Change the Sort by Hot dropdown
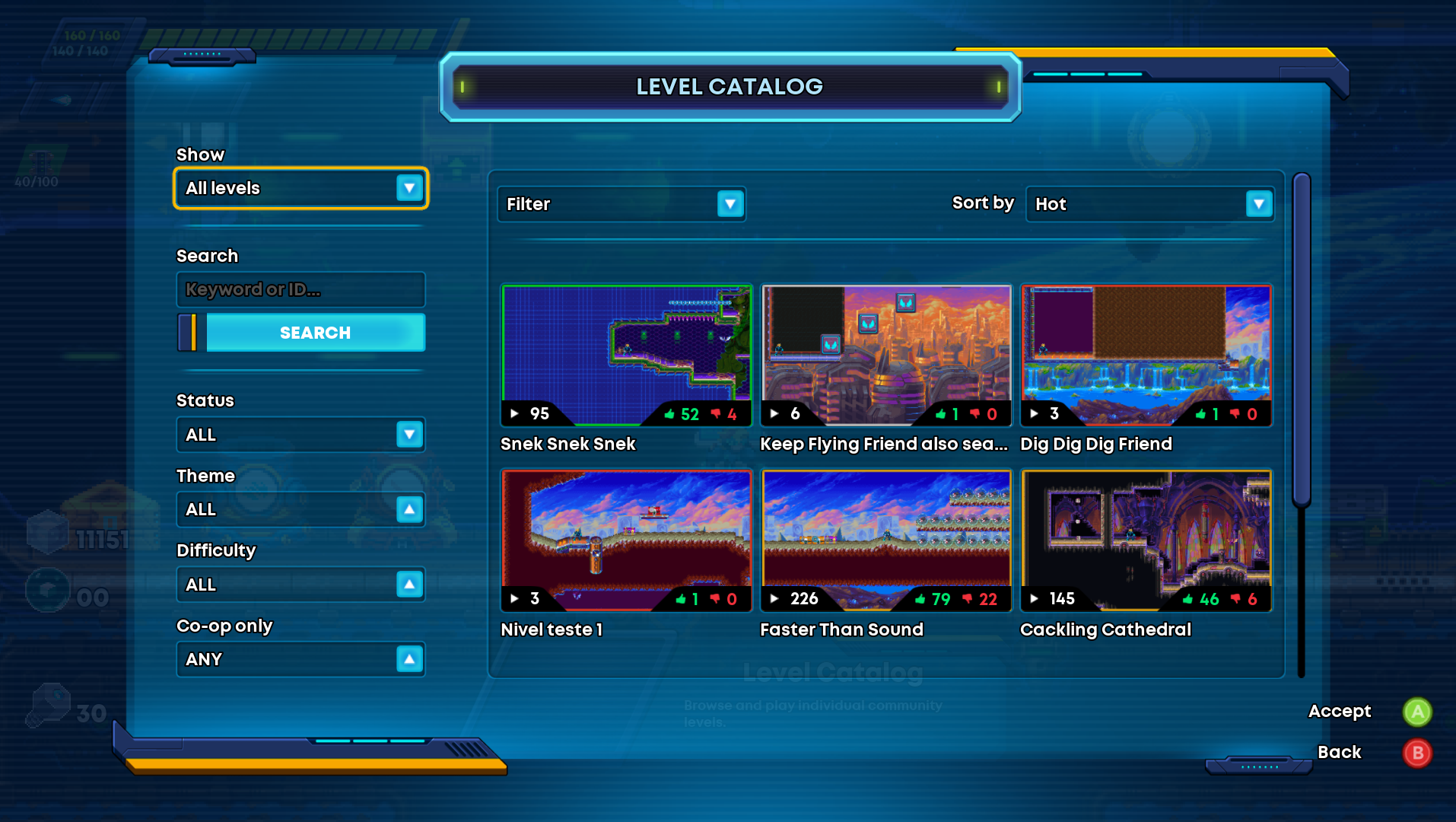The width and height of the screenshot is (1456, 822). (1149, 204)
